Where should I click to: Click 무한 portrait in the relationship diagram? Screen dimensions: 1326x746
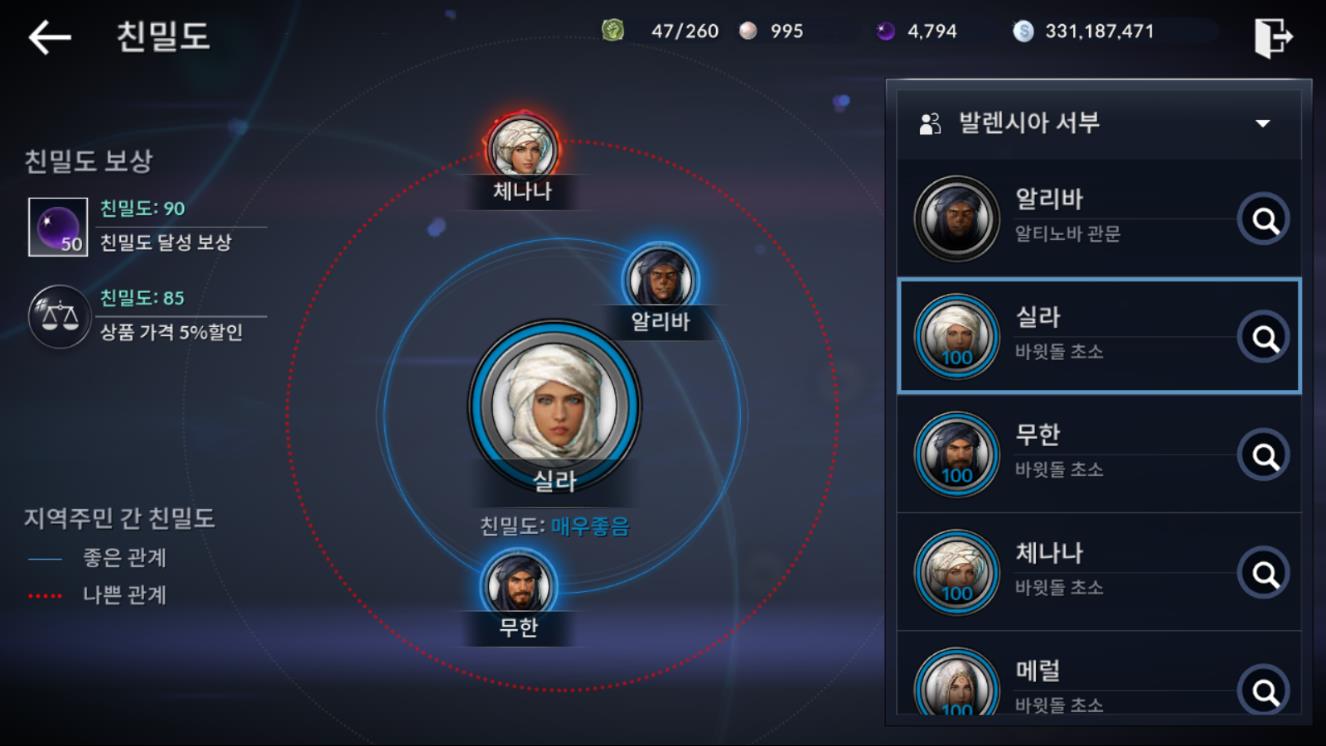coord(518,583)
